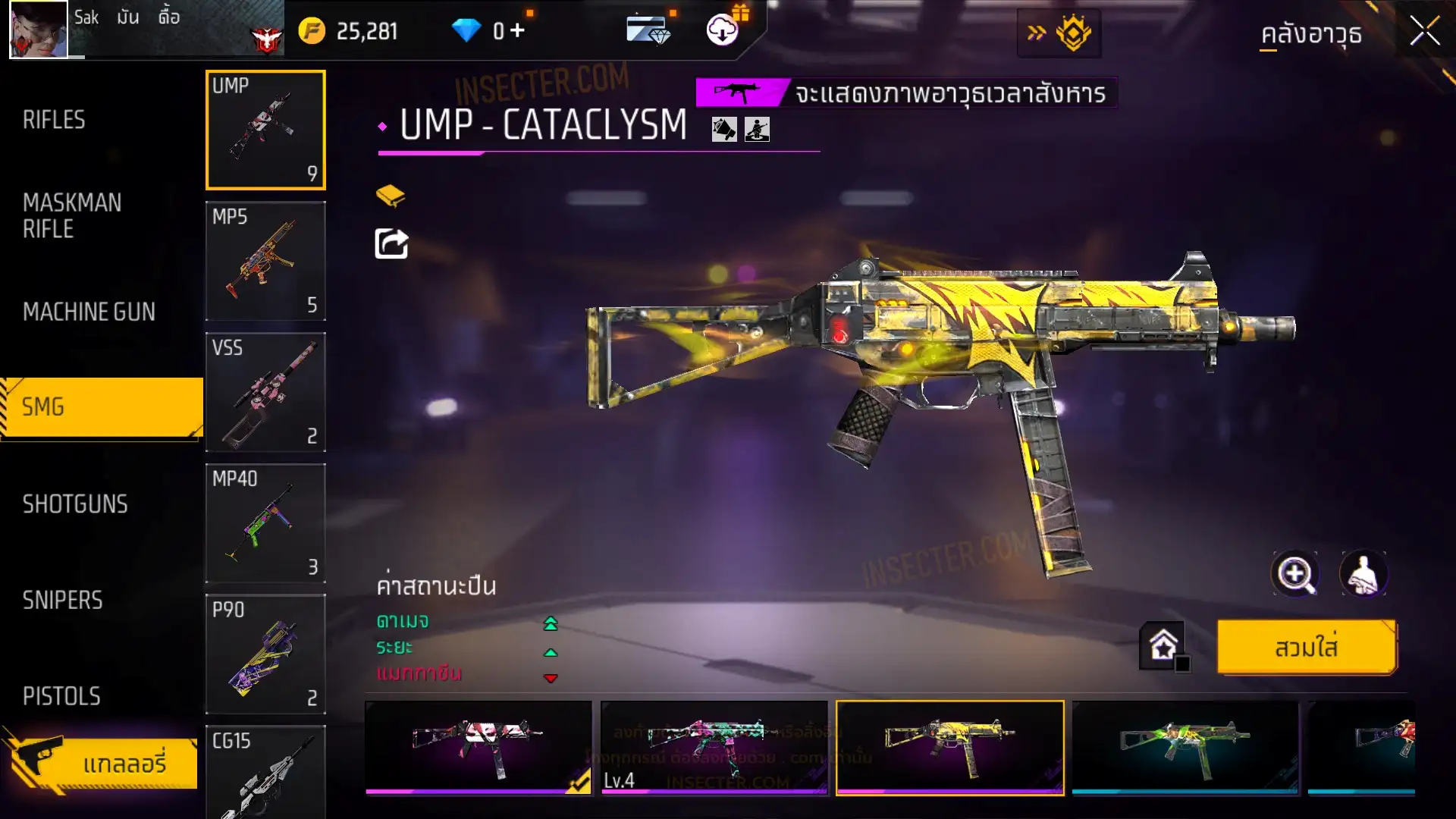This screenshot has width=1456, height=819.
Task: Show the SNIPERS category
Action: click(62, 601)
